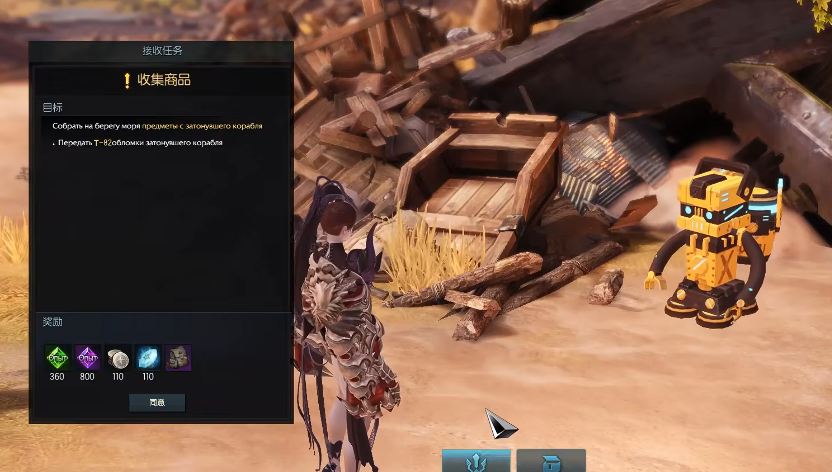This screenshot has height=472, width=832.
Task: Select the green experience reward icon
Action: [x=58, y=358]
